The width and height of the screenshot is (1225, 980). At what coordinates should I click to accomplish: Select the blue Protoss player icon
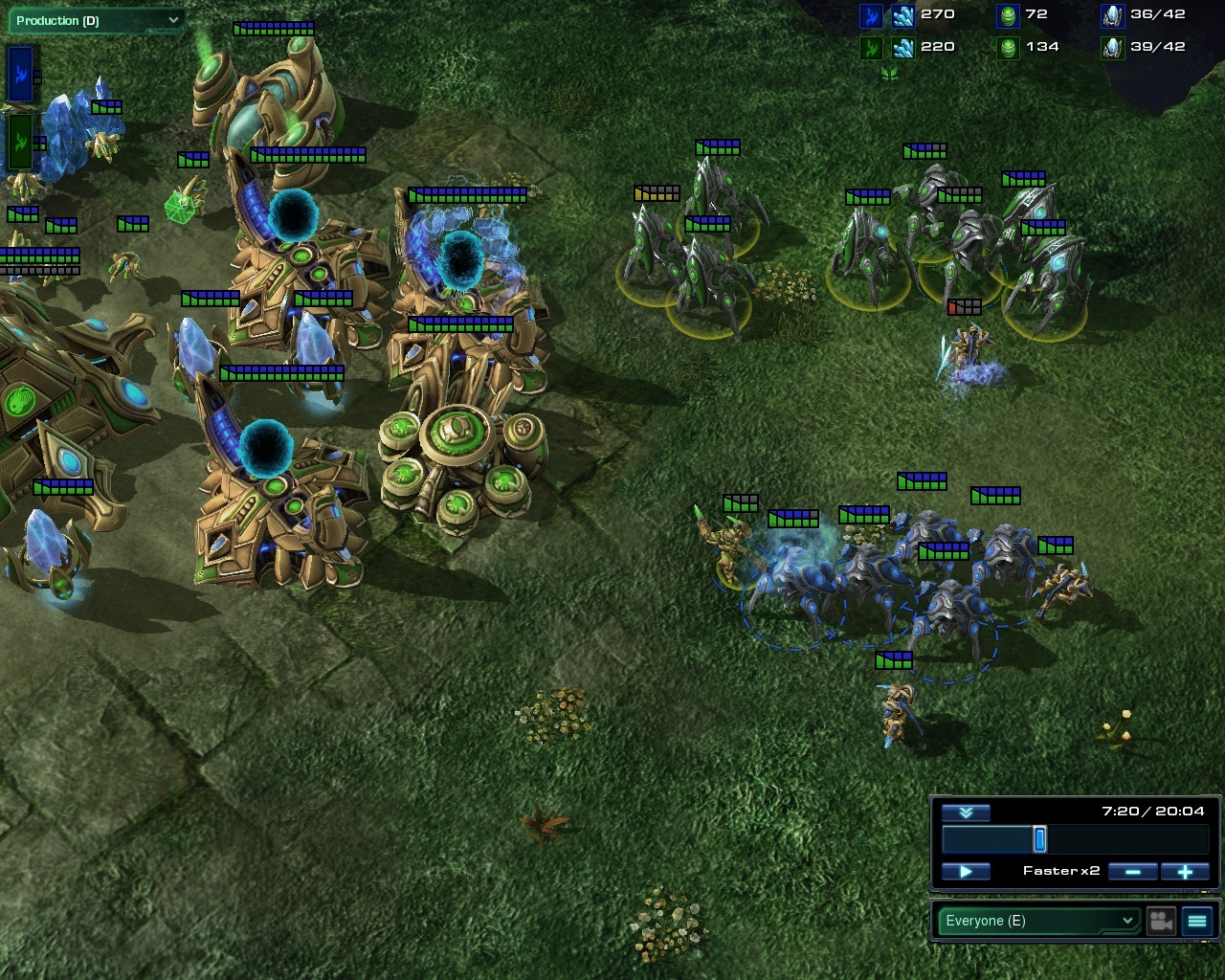tap(20, 74)
